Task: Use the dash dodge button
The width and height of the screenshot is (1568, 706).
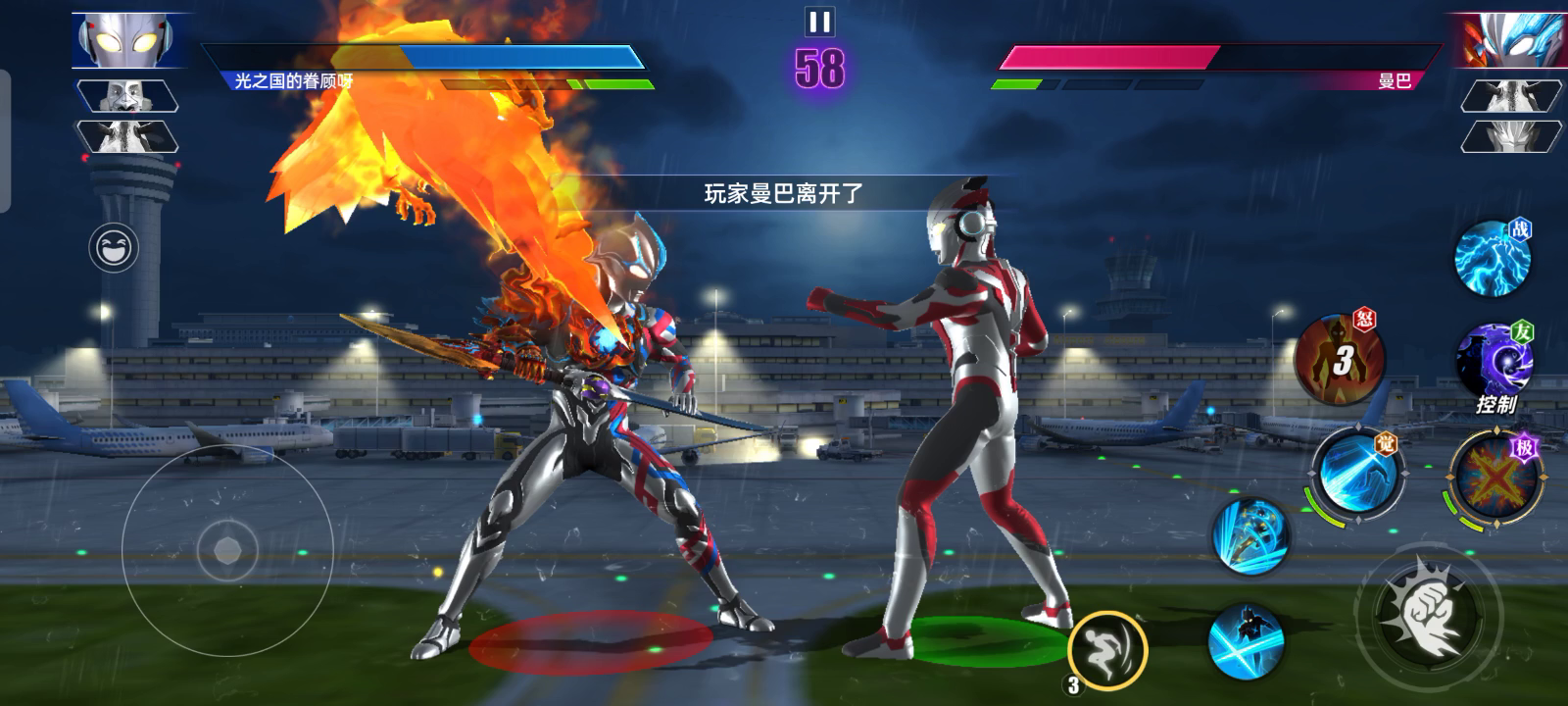Action: (1107, 648)
